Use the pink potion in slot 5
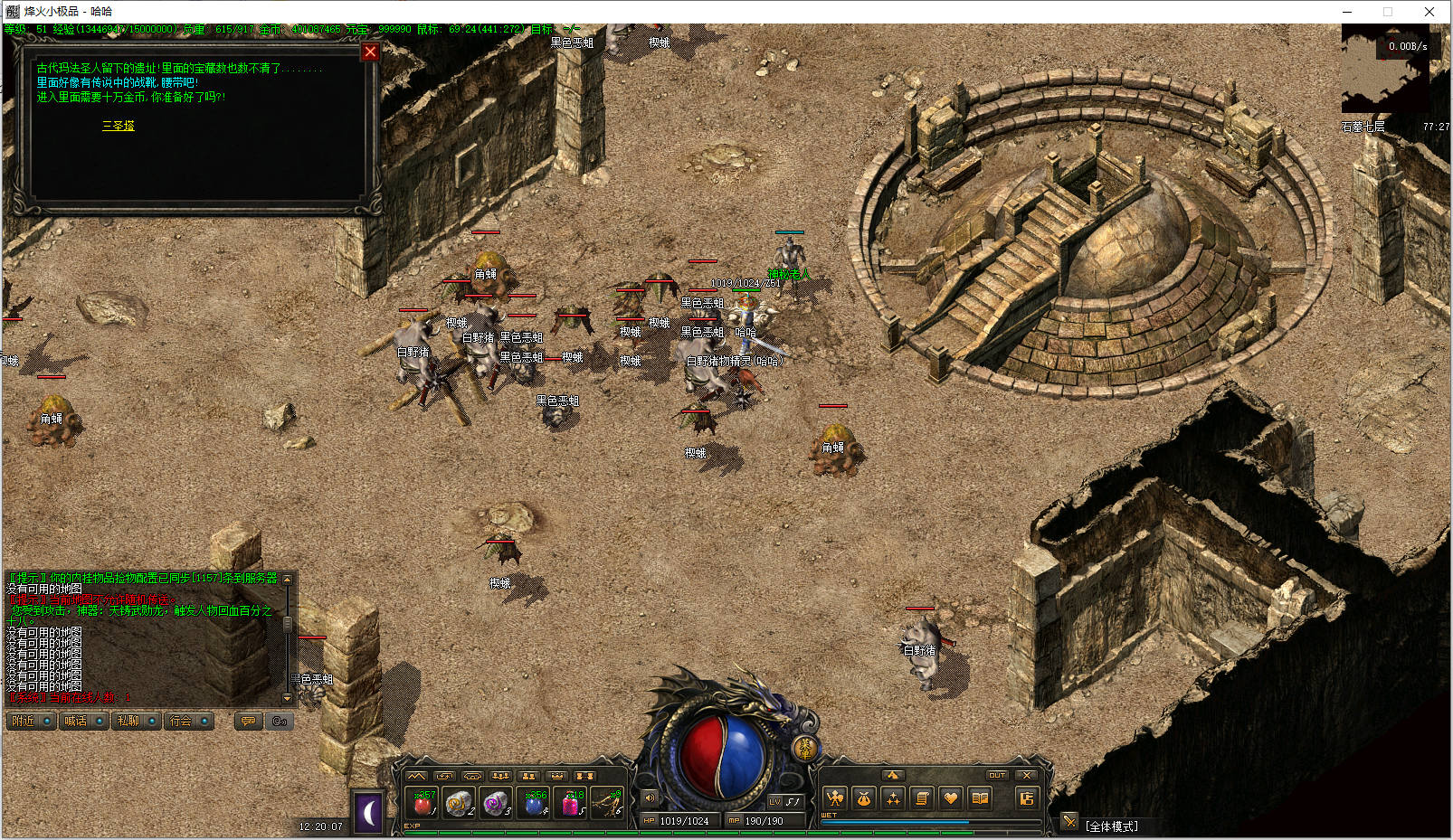Viewport: 1453px width, 840px height. pos(573,802)
